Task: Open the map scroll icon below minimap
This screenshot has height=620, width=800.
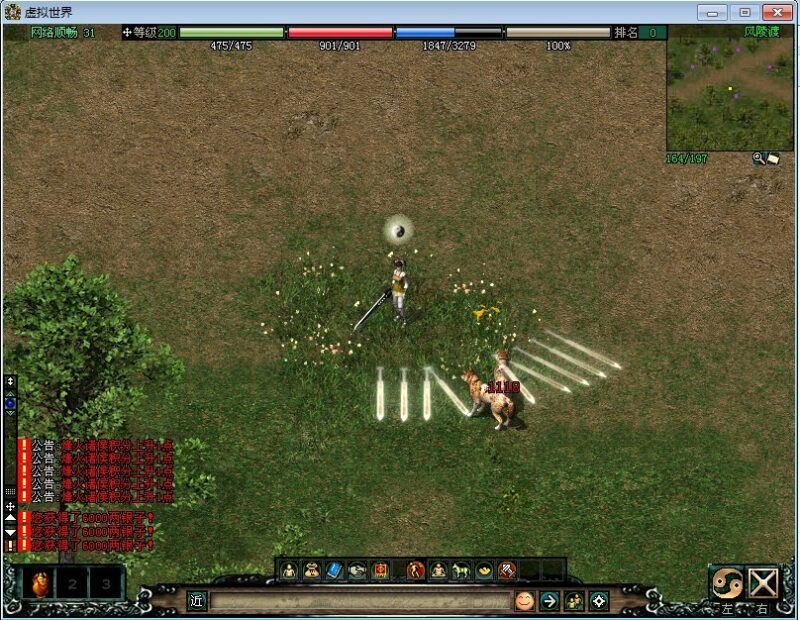Action: point(773,158)
